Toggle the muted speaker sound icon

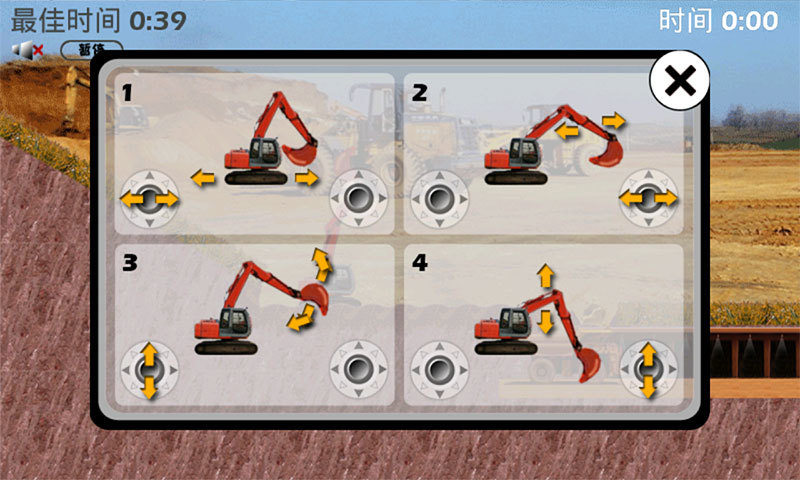pyautogui.click(x=27, y=49)
